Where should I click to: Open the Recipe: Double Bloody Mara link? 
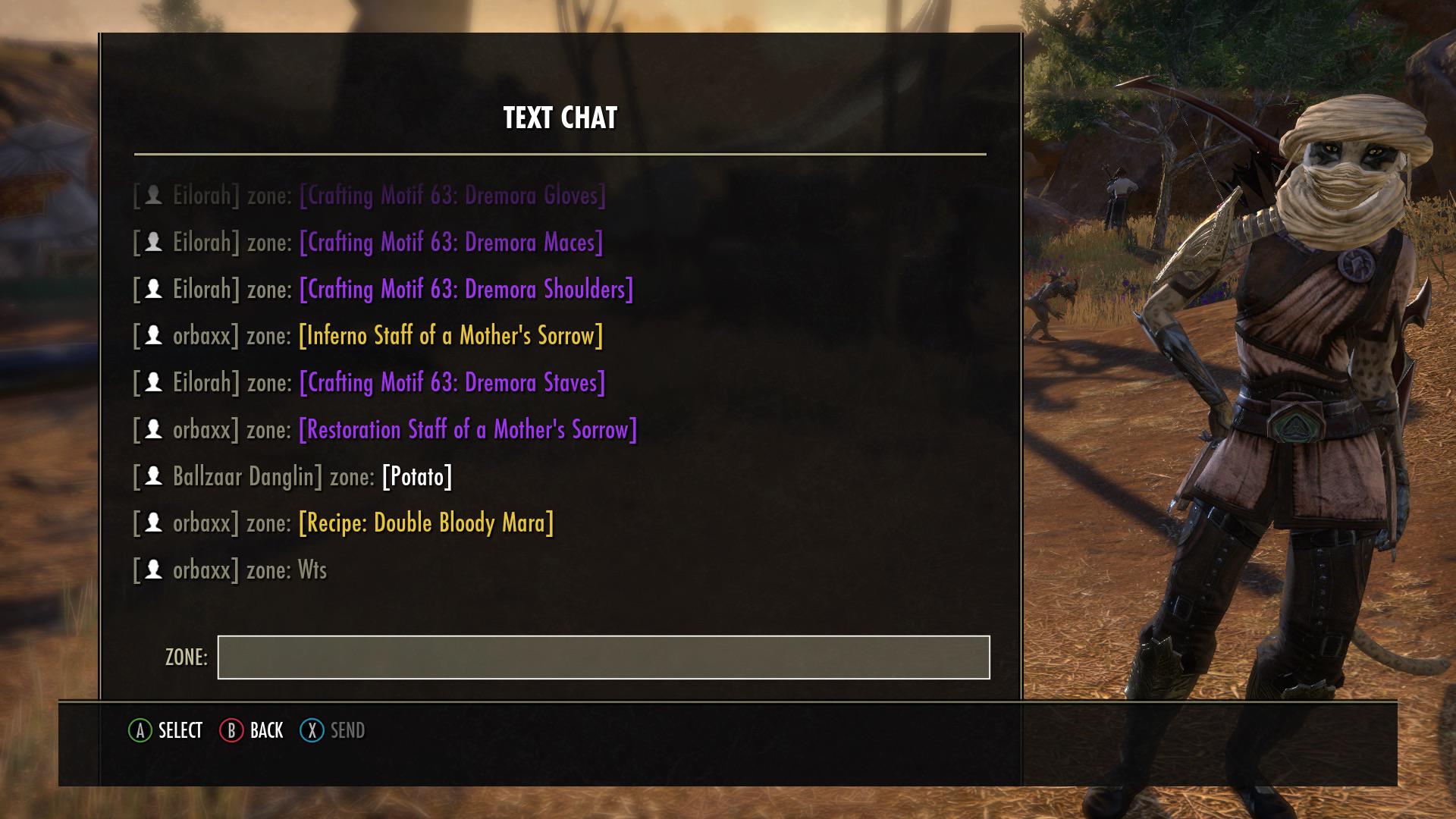coord(427,522)
